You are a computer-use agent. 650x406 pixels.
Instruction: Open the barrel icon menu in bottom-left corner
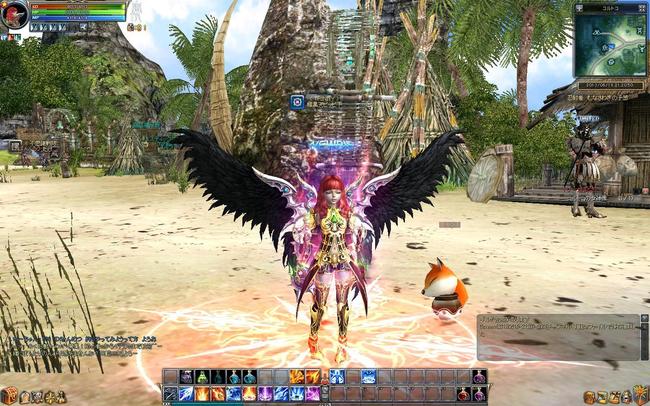(9, 395)
